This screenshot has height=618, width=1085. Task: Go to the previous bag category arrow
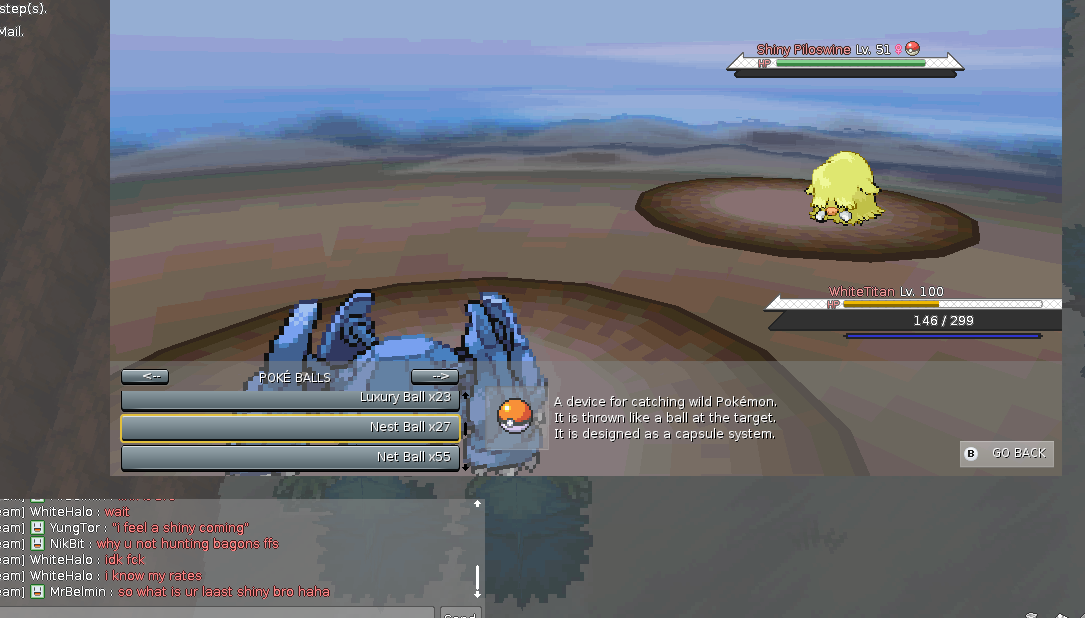coord(145,377)
